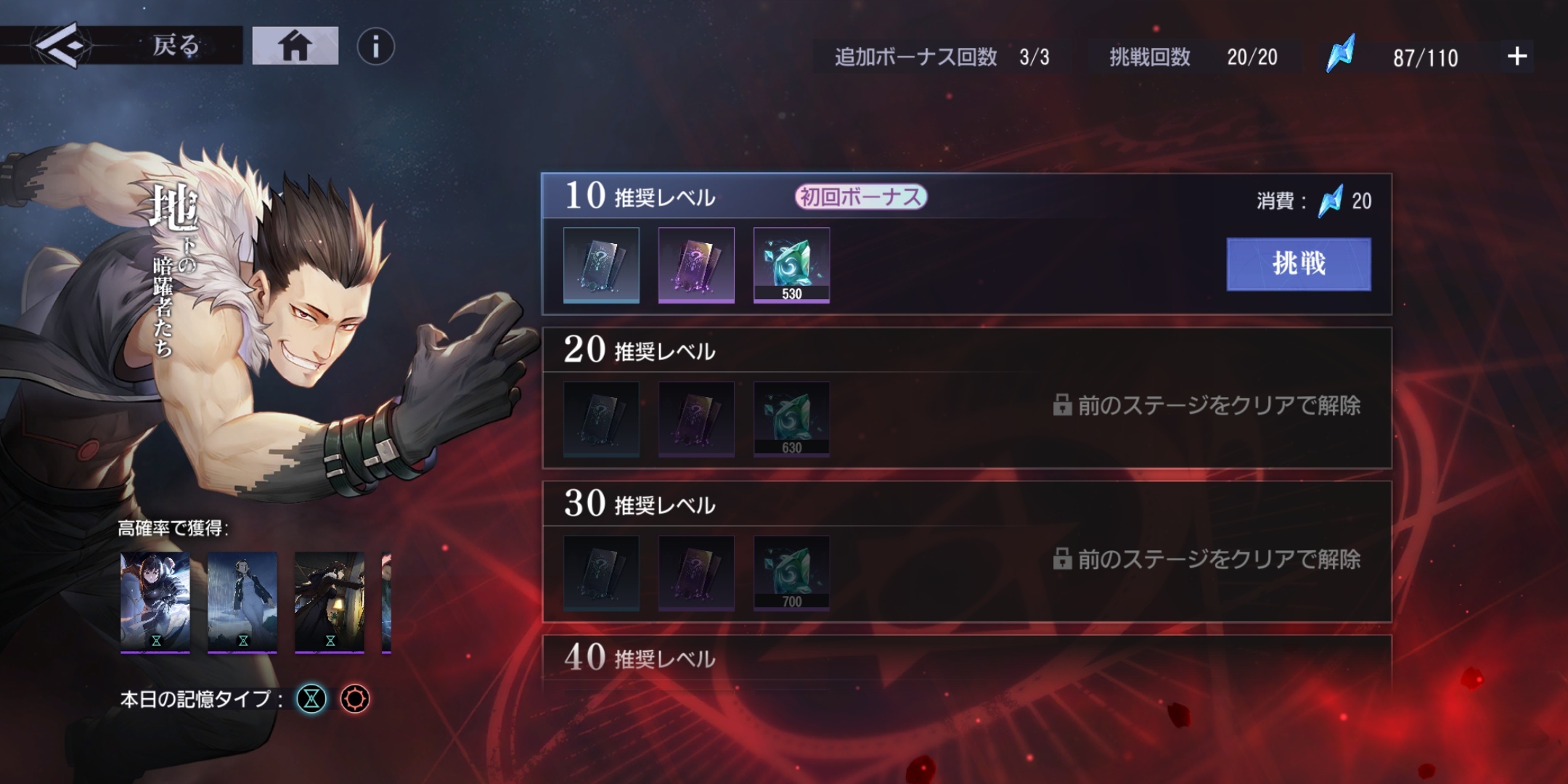Select the purple mystery book reward
This screenshot has height=784, width=1568.
[x=696, y=265]
